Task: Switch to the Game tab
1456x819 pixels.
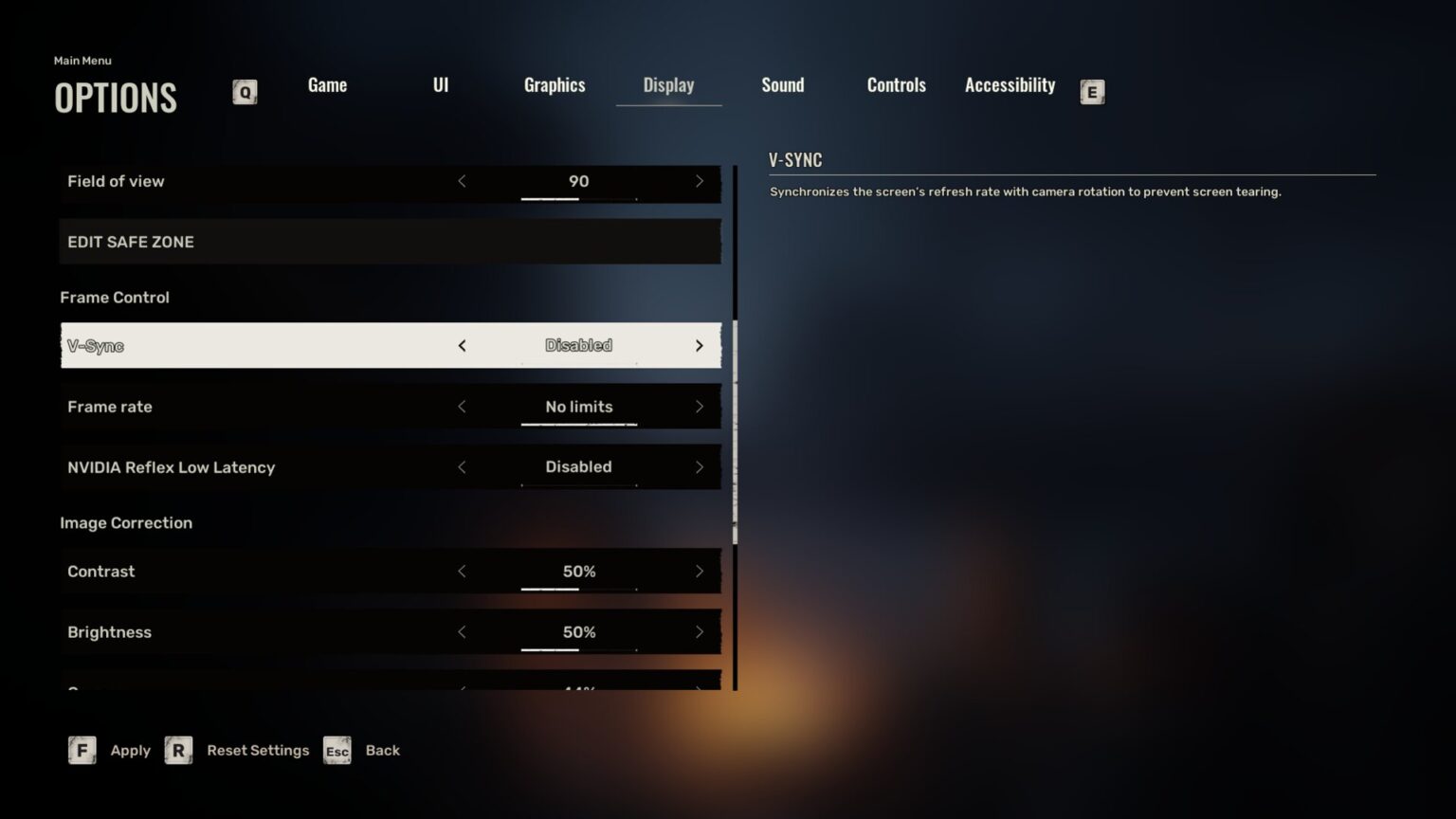Action: pos(326,85)
